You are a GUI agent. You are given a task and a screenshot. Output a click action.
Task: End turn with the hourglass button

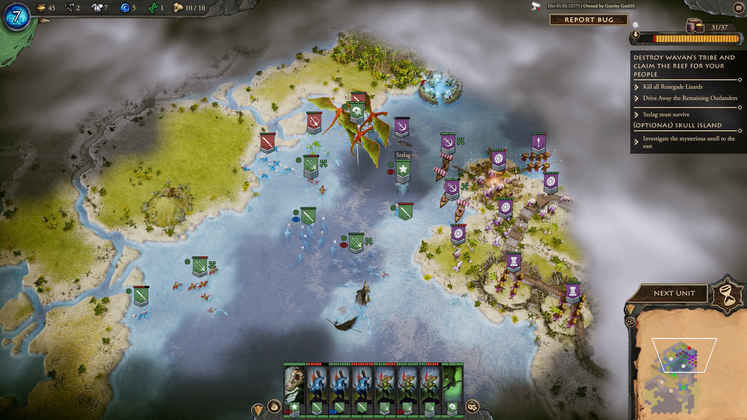(x=729, y=293)
